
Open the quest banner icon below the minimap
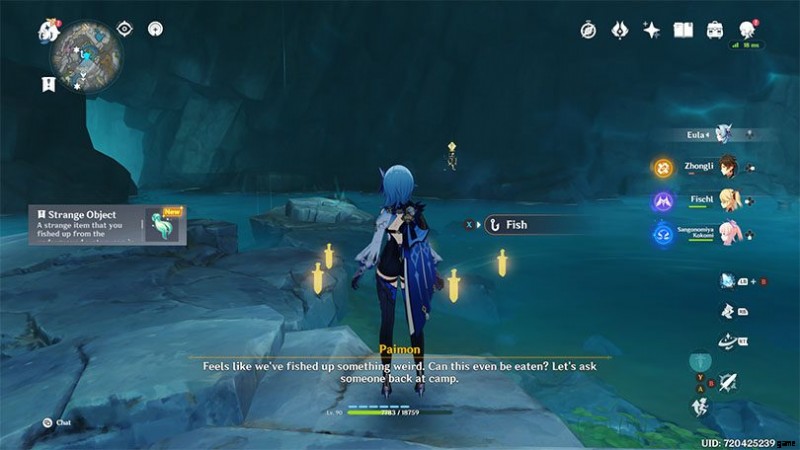[x=47, y=85]
